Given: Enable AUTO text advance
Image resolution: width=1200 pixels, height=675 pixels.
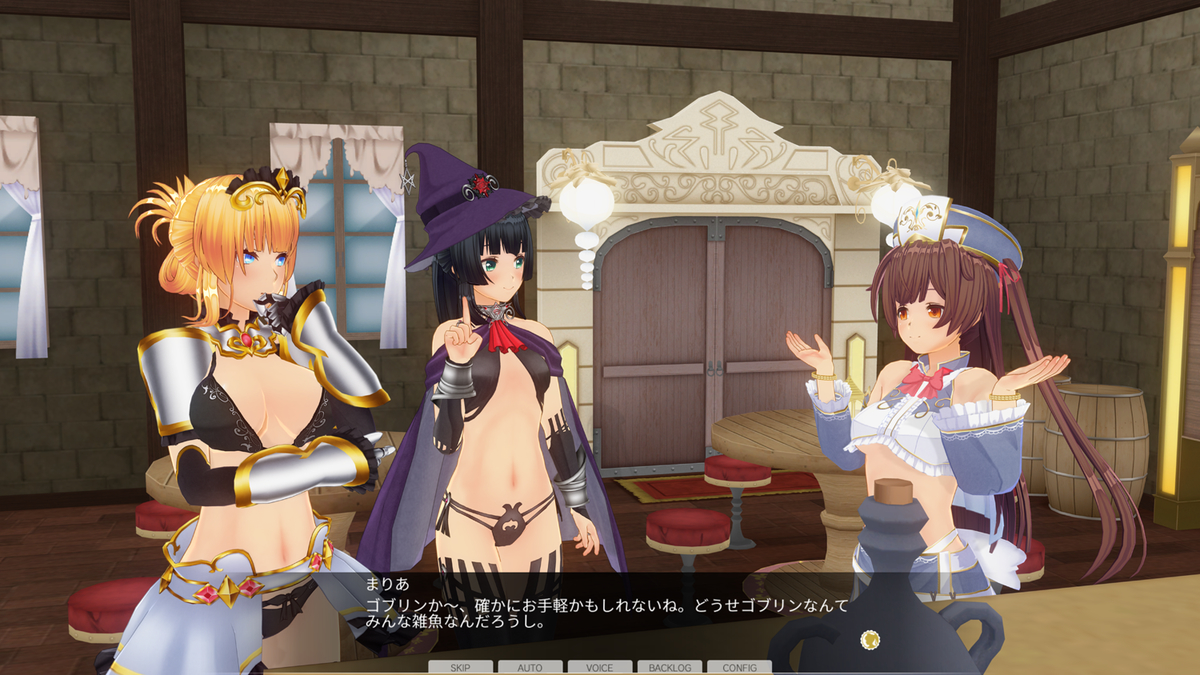Looking at the screenshot, I should (x=530, y=667).
